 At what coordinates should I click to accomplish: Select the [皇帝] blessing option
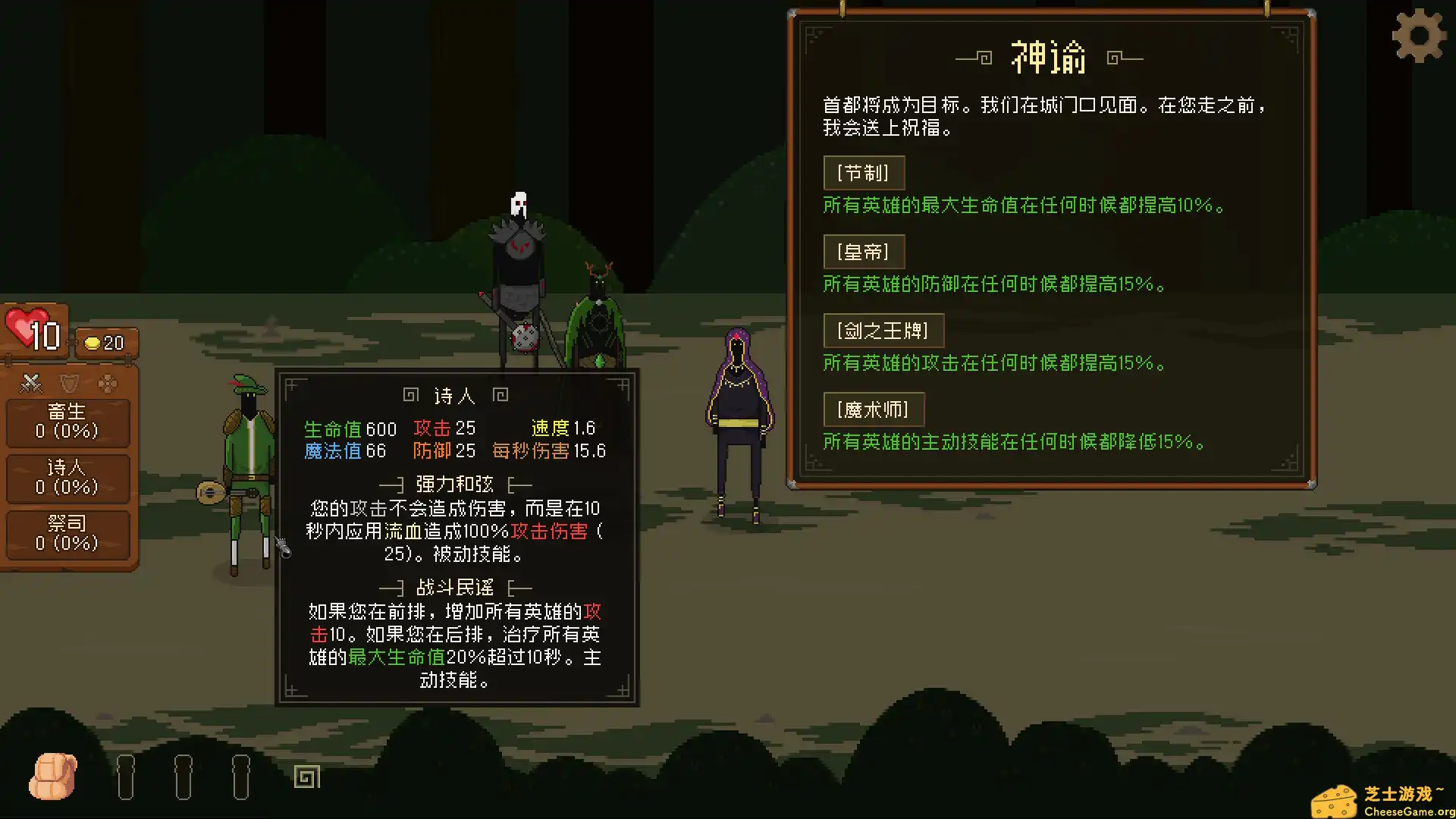[864, 252]
